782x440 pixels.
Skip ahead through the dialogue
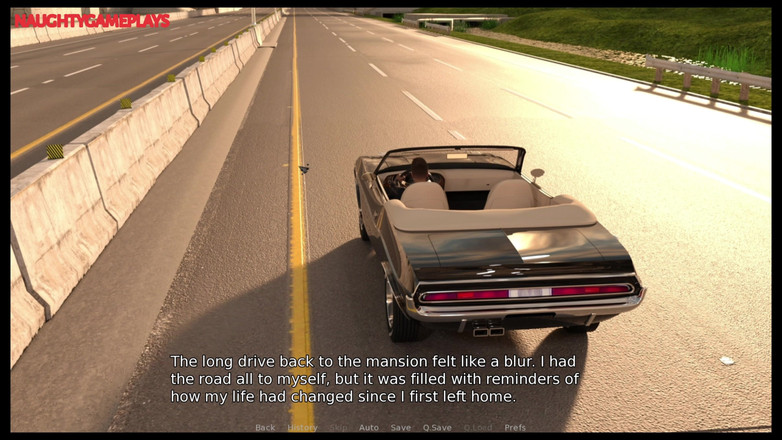[339, 427]
